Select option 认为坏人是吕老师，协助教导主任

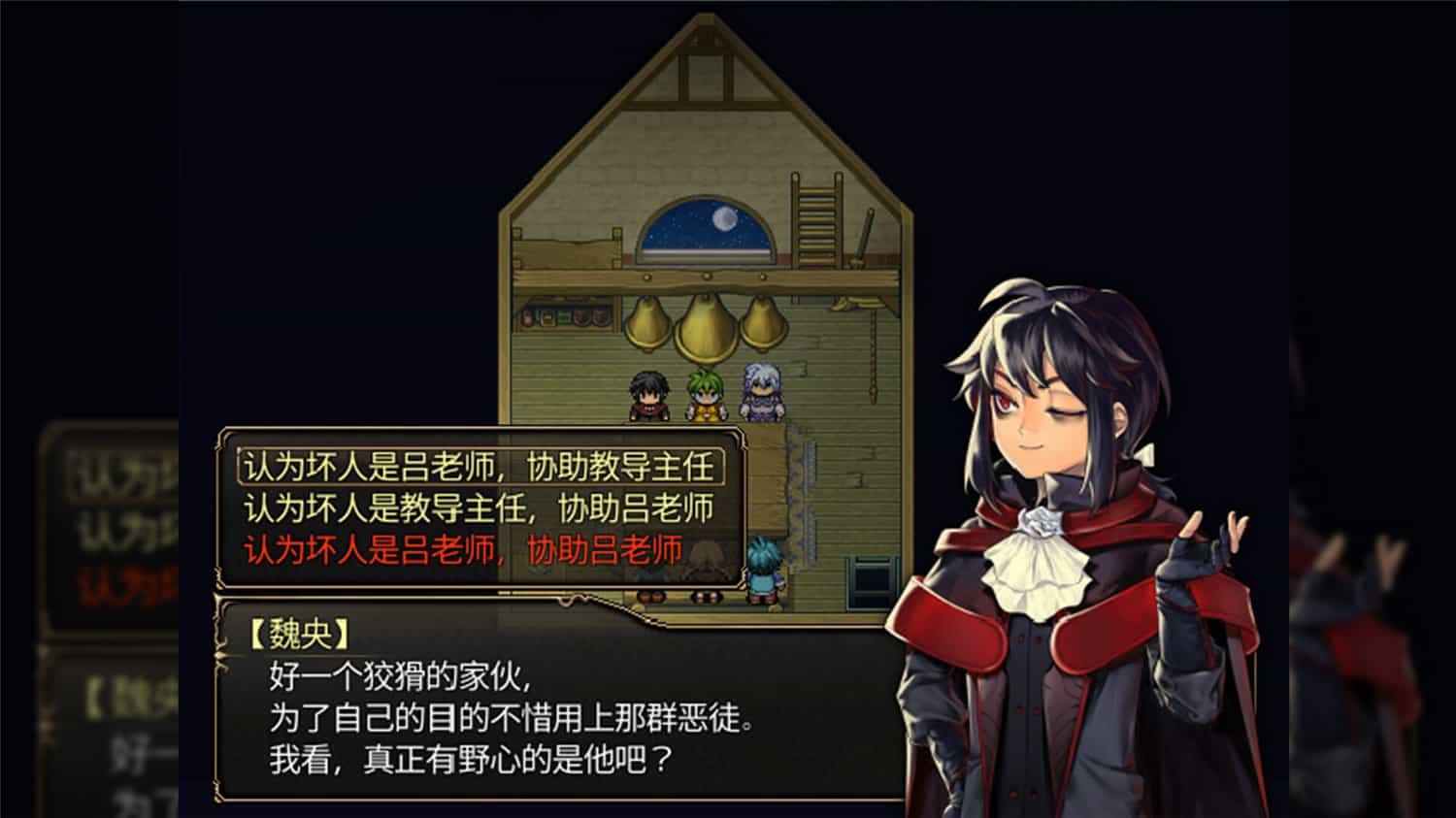click(x=479, y=465)
